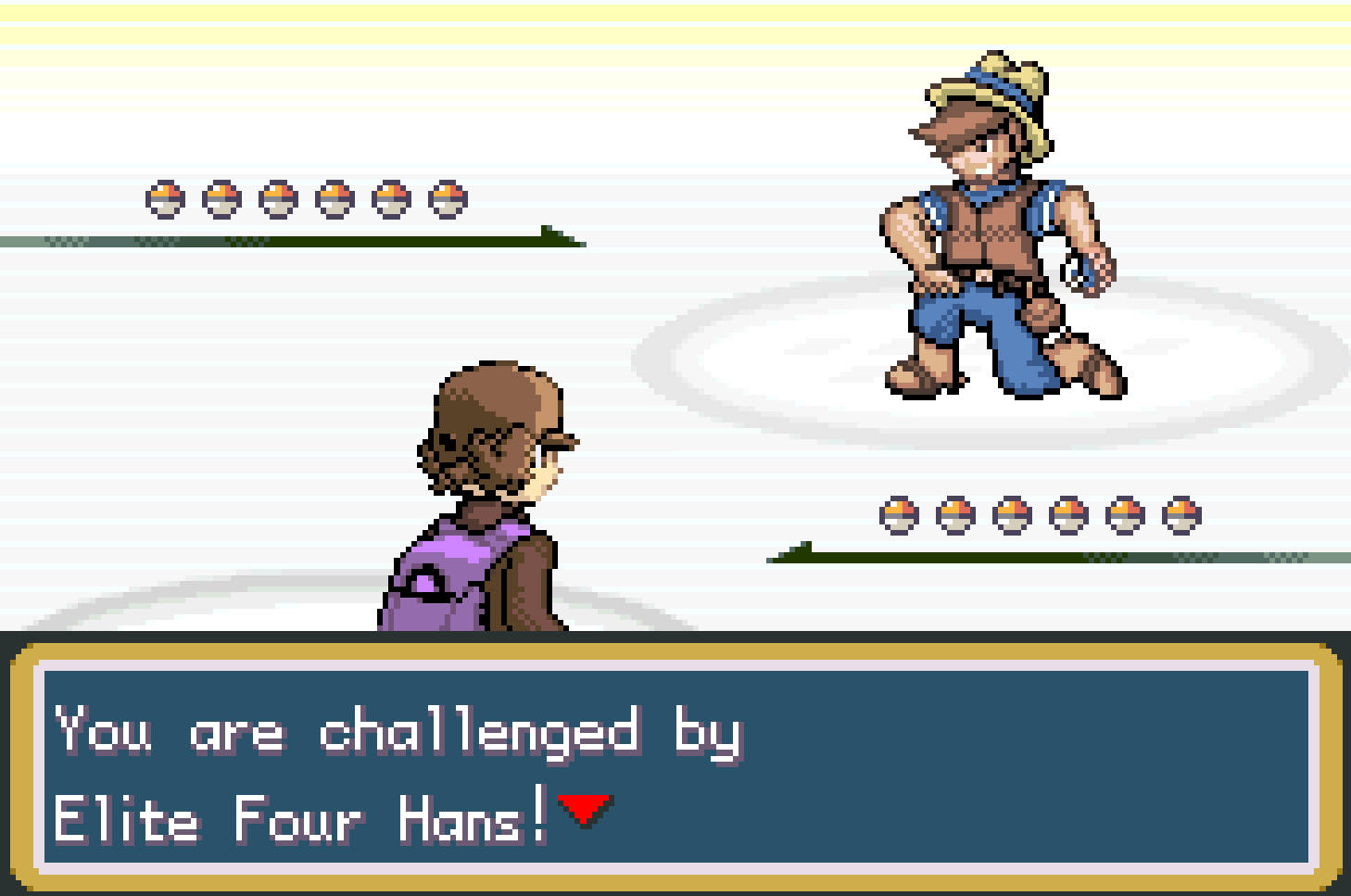Select the third Poké Ball above the dialogue area
Viewport: 1351px width, 896px height.
coord(1010,511)
